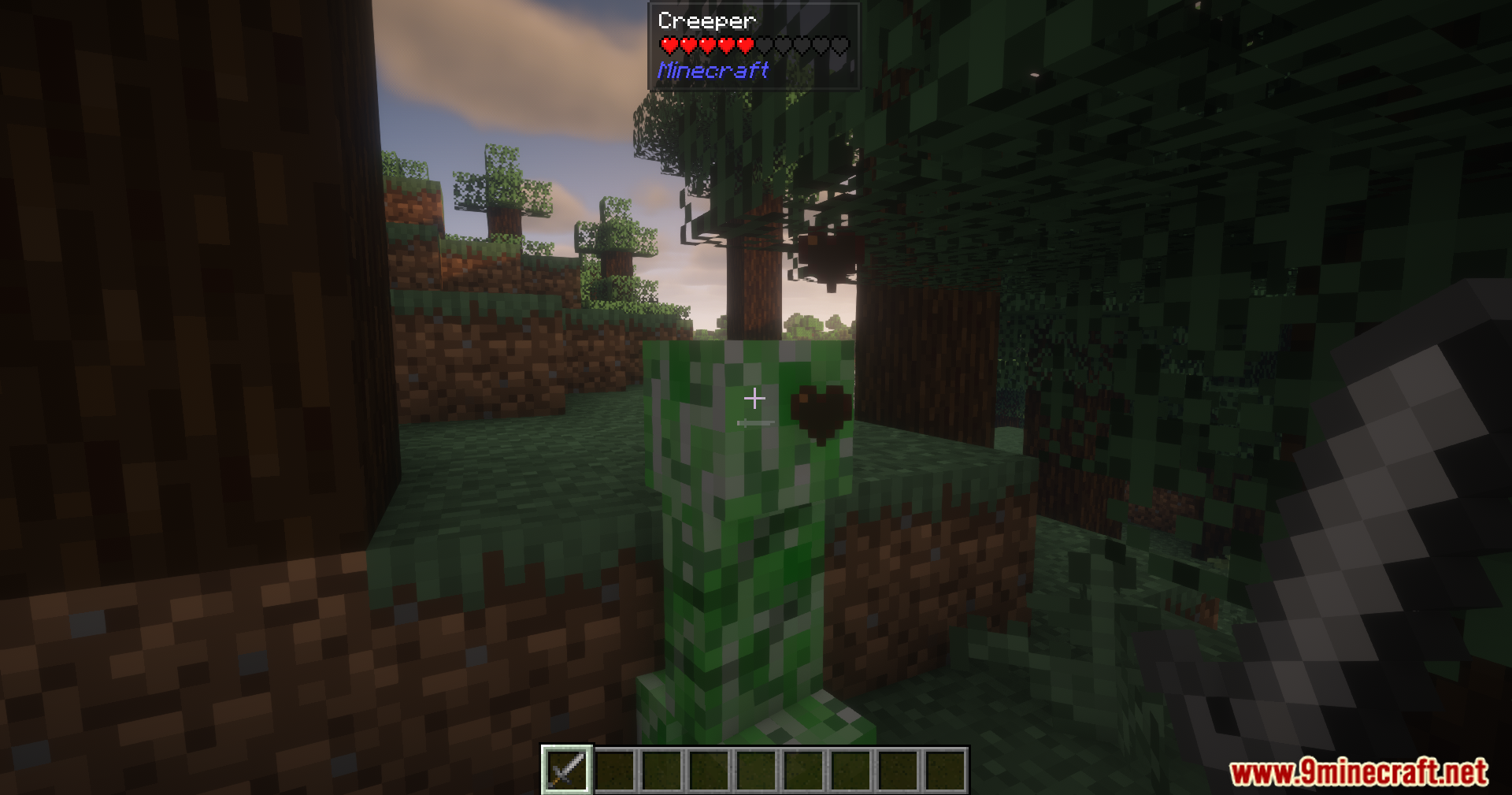This screenshot has width=1512, height=795.
Task: Click the fifth red heart icon
Action: point(744,45)
